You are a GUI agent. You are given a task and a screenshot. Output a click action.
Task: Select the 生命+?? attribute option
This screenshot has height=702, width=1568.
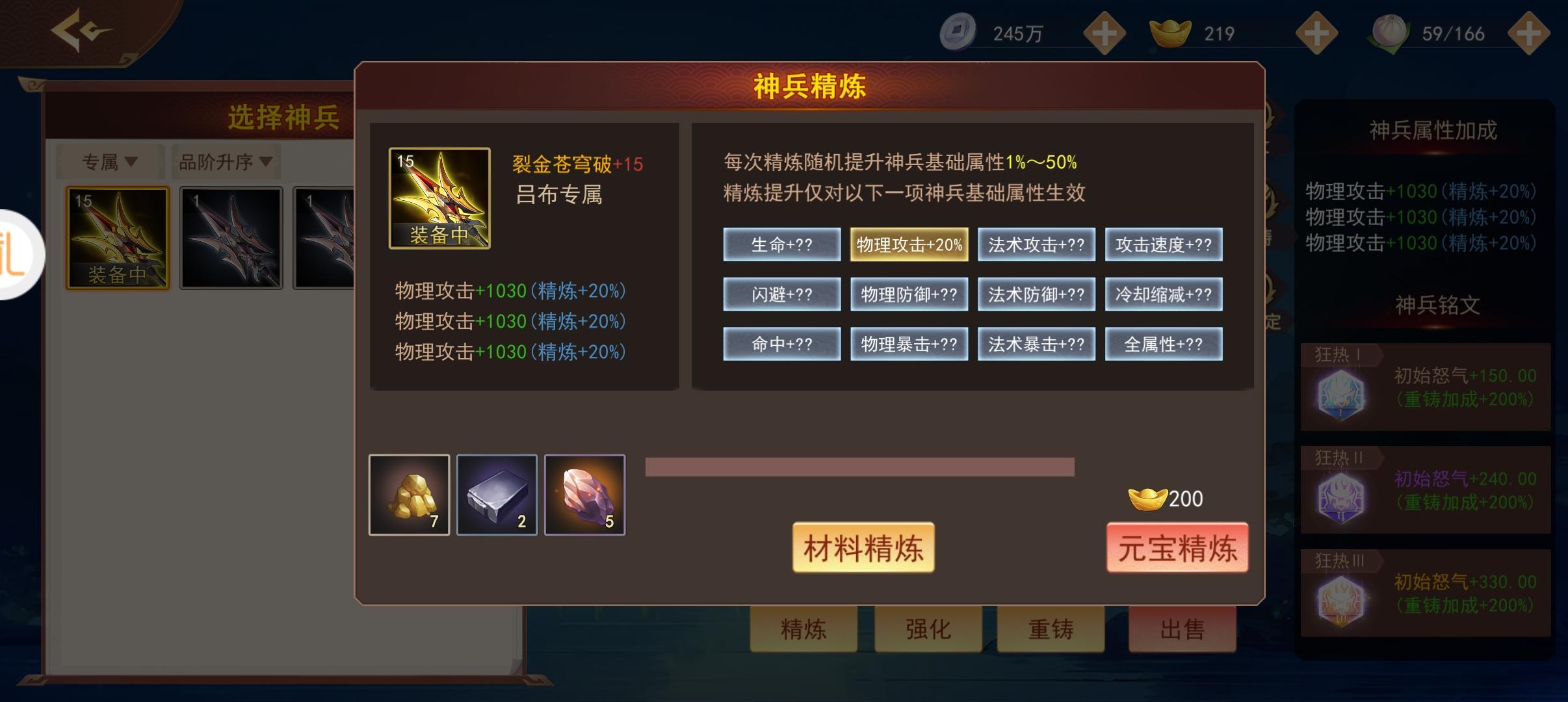pos(782,245)
